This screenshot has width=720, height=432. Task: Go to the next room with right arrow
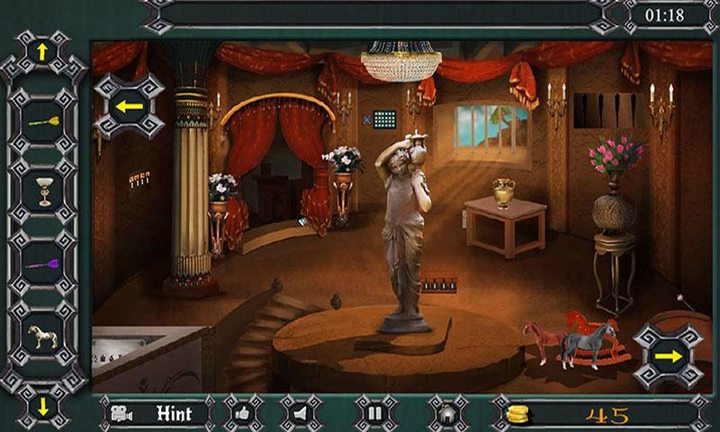tap(668, 356)
